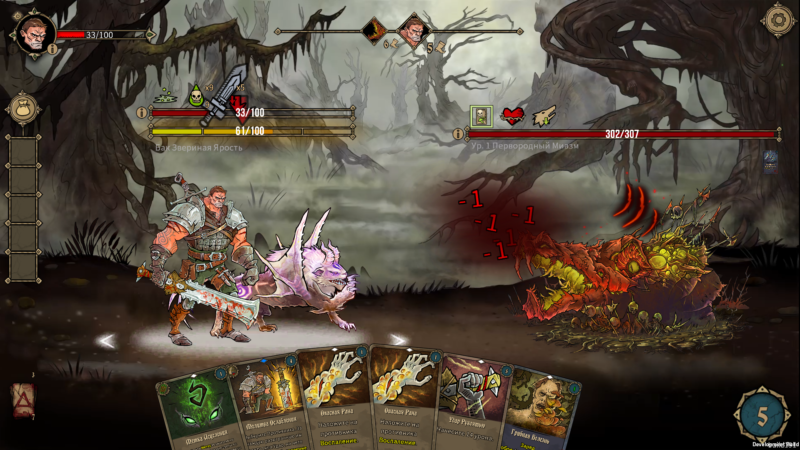Click the round turn button showing 5

pyautogui.click(x=763, y=413)
